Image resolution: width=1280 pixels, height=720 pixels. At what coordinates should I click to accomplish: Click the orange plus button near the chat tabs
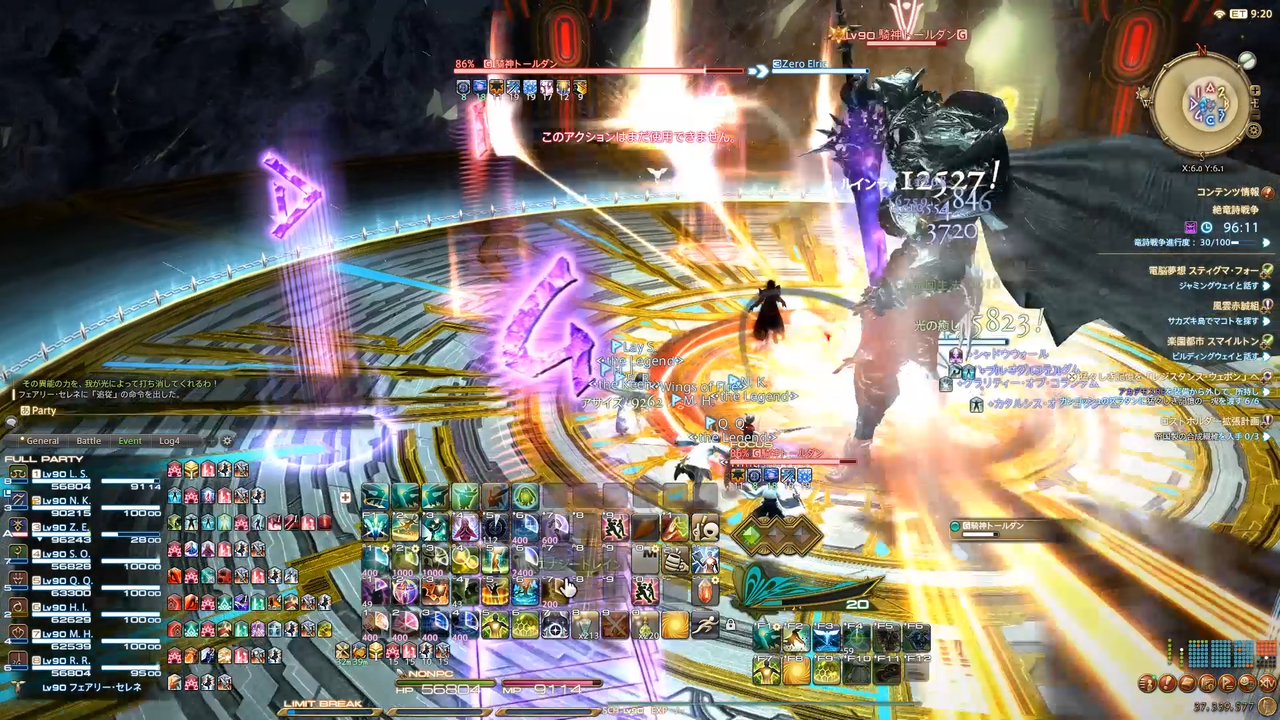210,440
